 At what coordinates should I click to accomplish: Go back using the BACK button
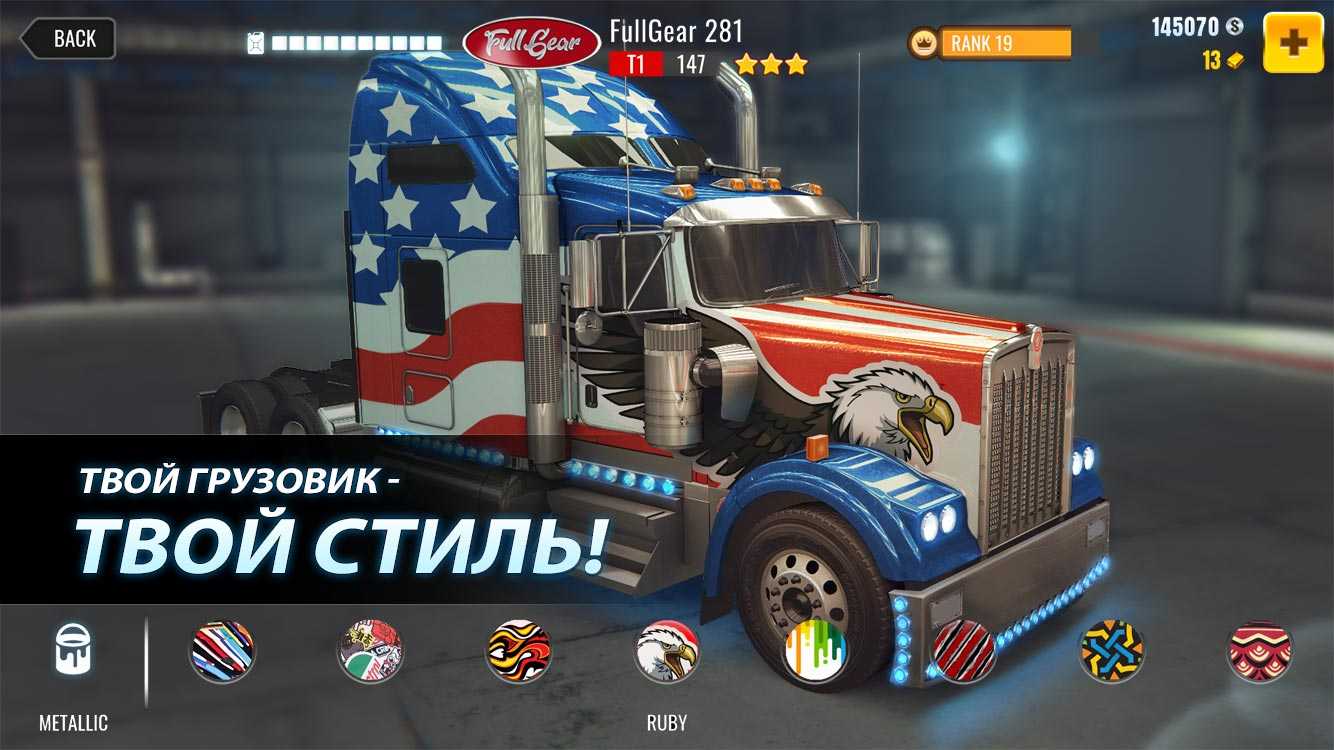point(68,39)
